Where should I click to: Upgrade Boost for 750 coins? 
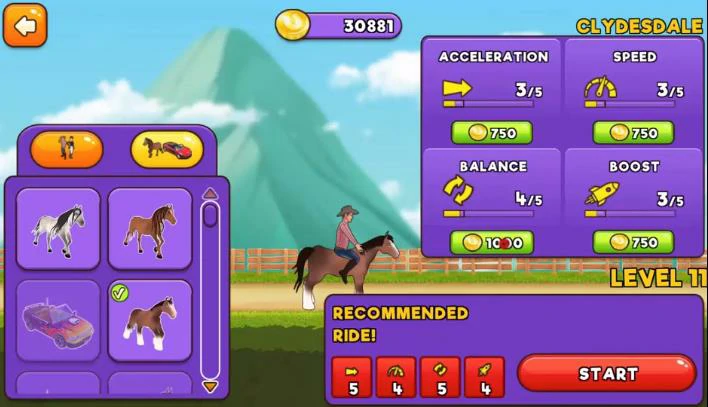tap(633, 243)
